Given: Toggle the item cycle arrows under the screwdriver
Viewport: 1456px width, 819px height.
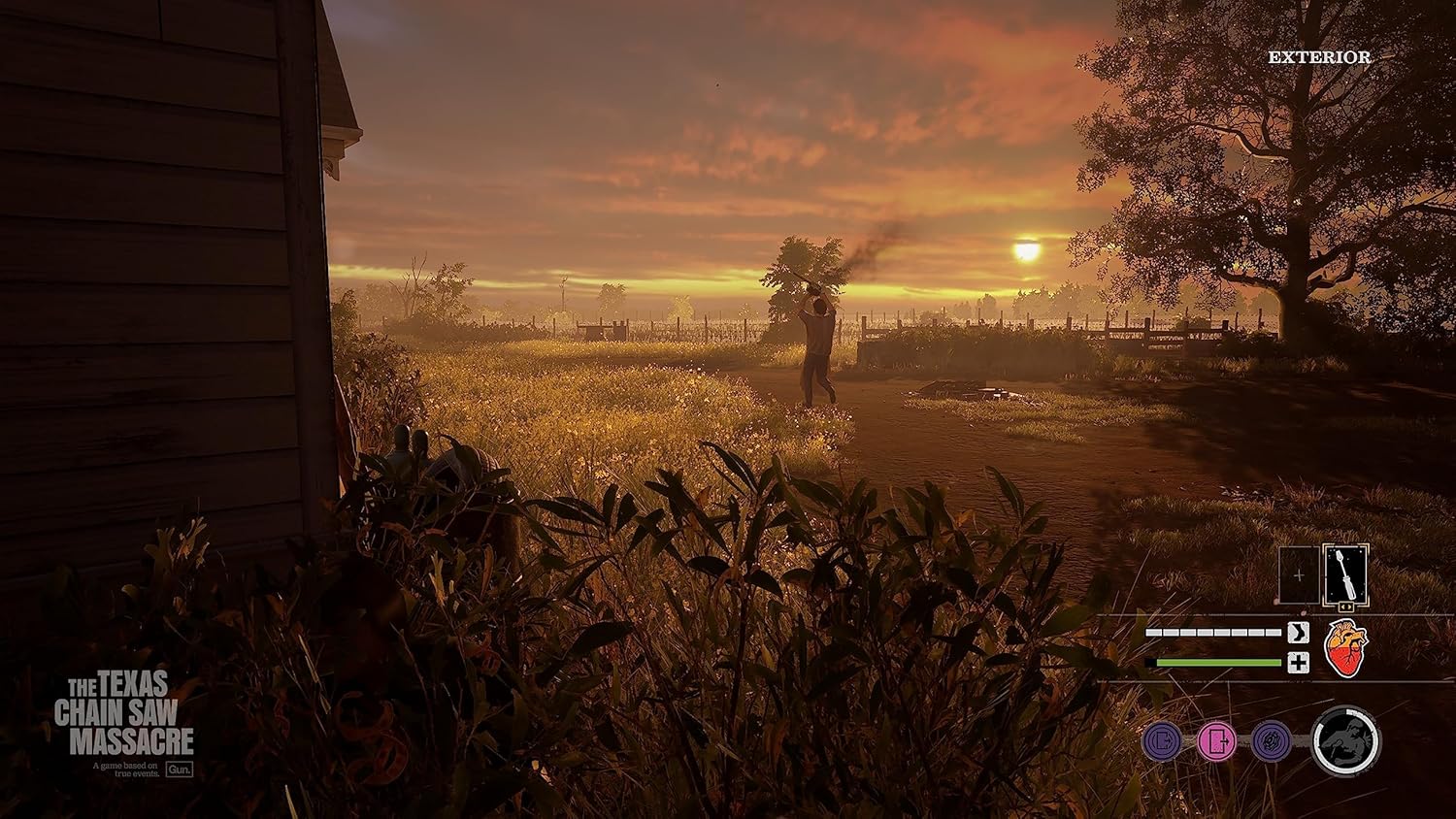Looking at the screenshot, I should 1348,606.
